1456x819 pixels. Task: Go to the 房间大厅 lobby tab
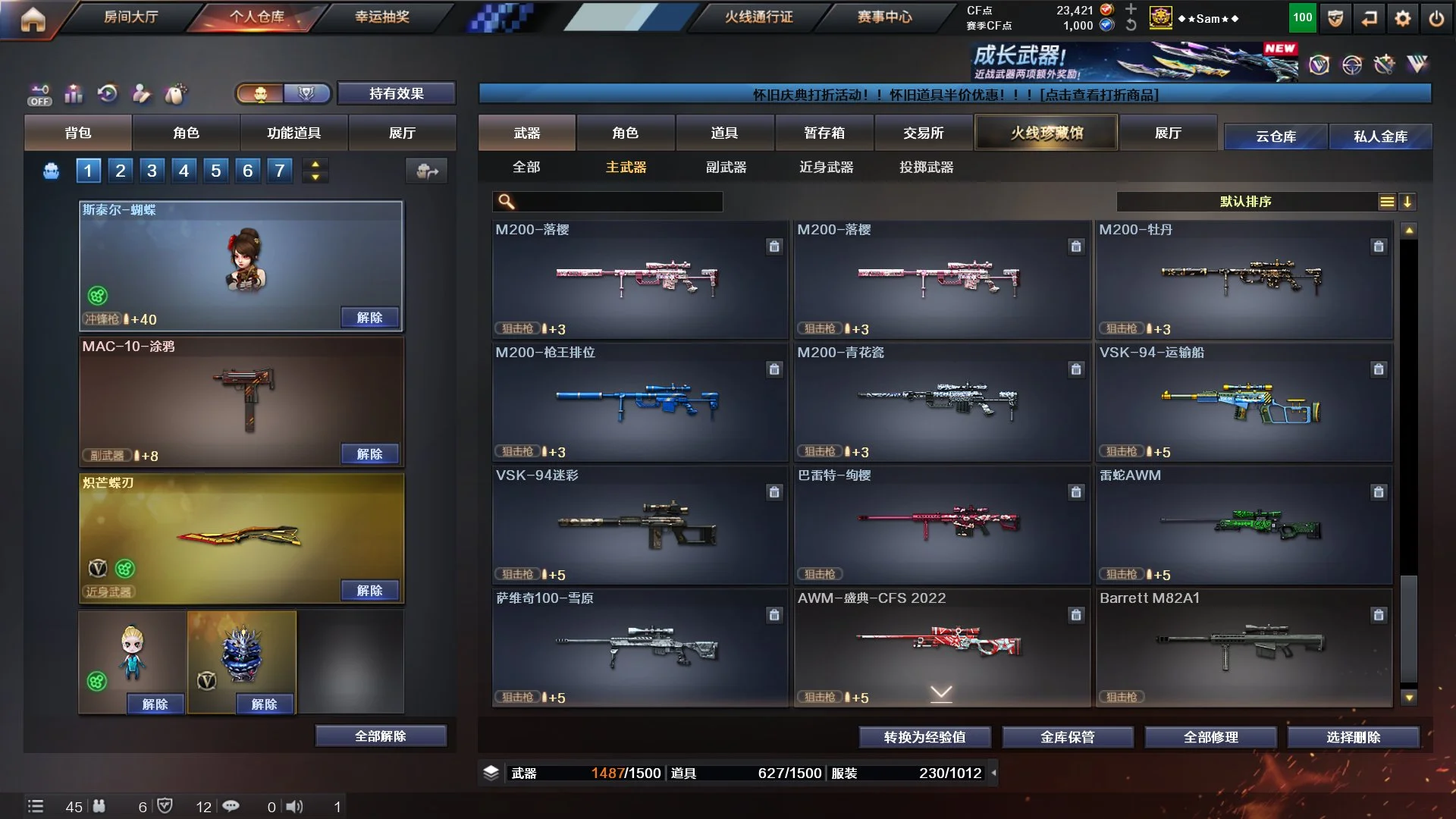[130, 17]
